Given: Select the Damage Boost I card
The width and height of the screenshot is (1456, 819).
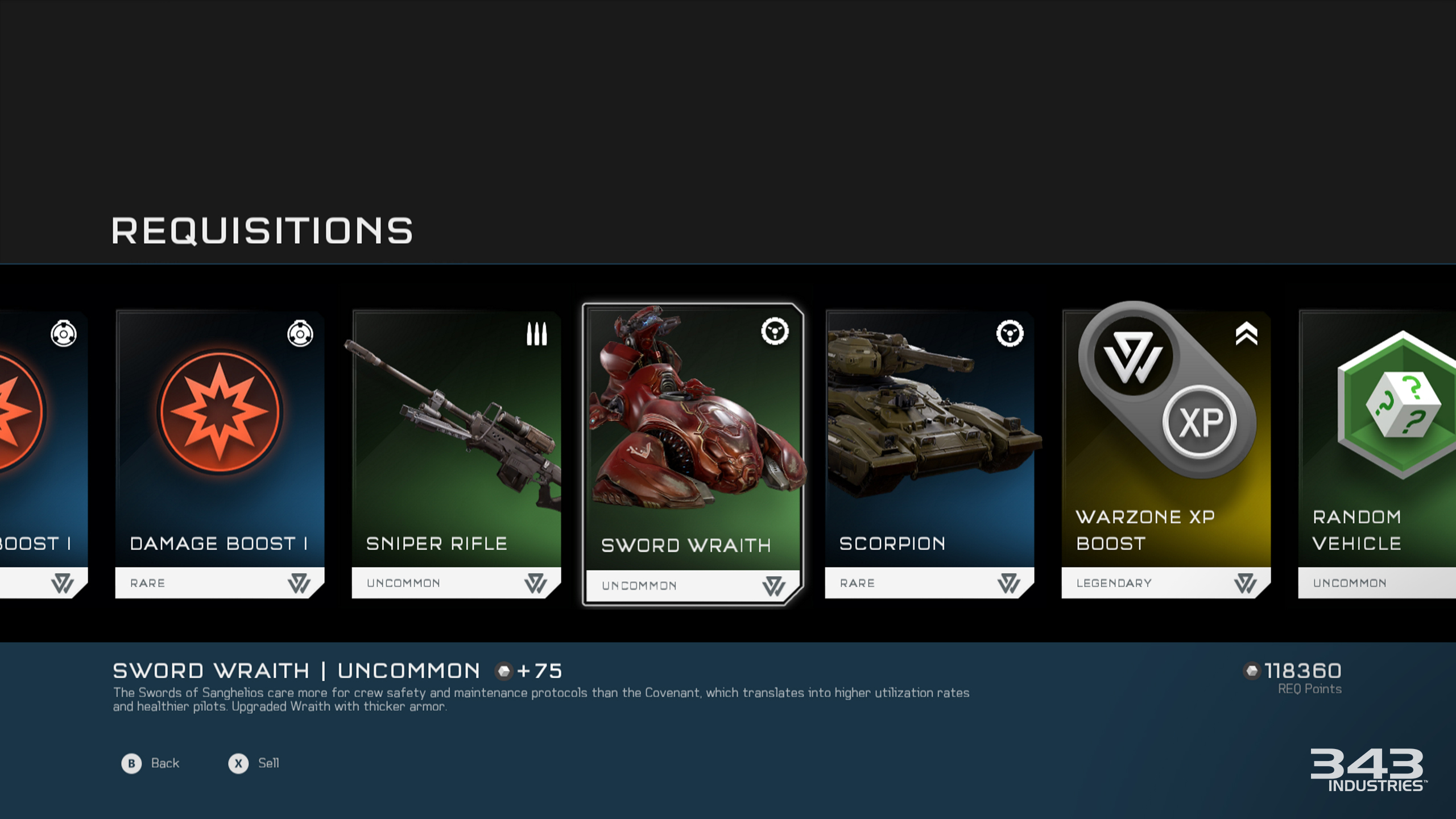Looking at the screenshot, I should pyautogui.click(x=220, y=454).
